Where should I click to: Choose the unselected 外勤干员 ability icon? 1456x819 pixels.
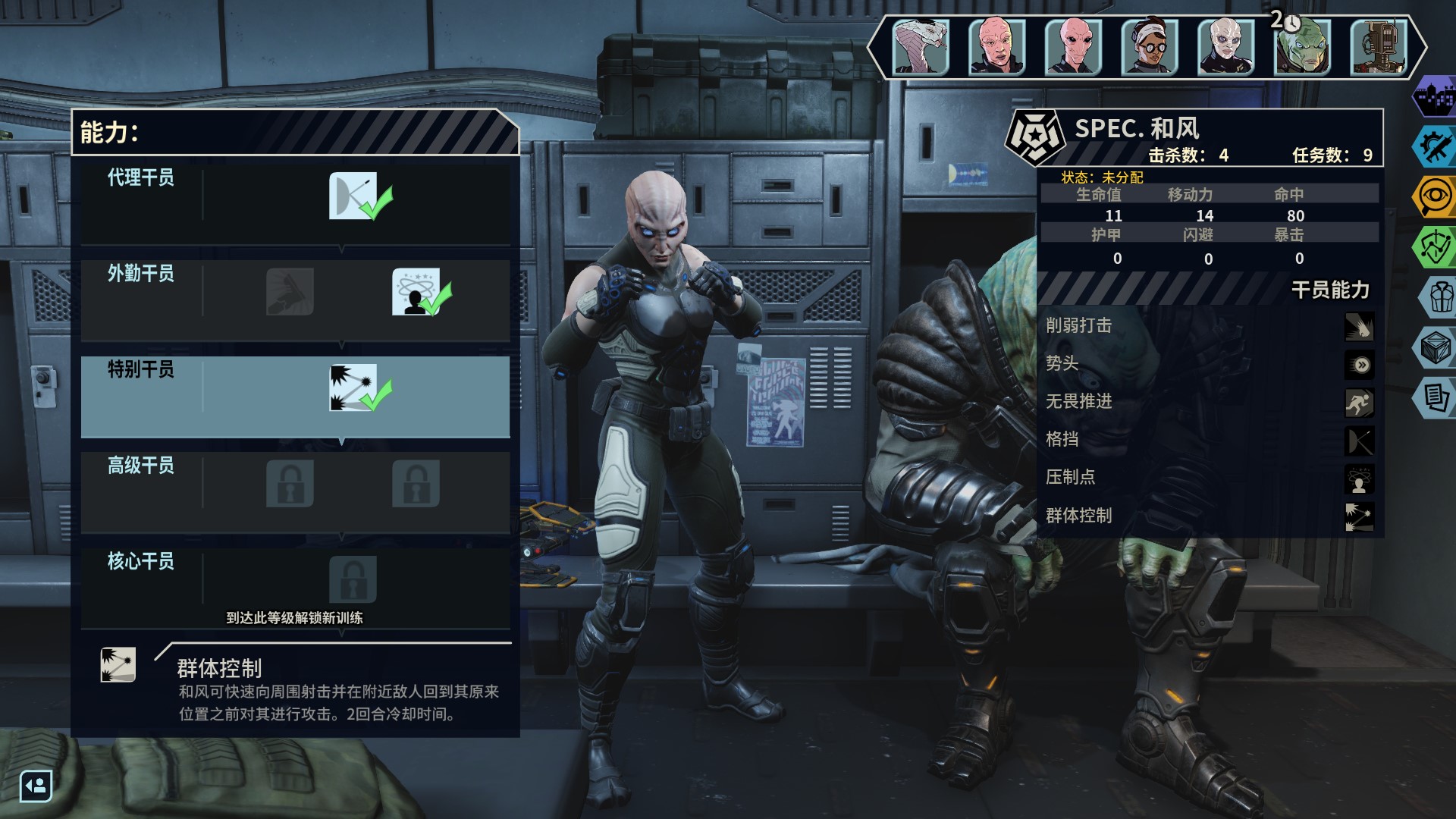pyautogui.click(x=290, y=291)
